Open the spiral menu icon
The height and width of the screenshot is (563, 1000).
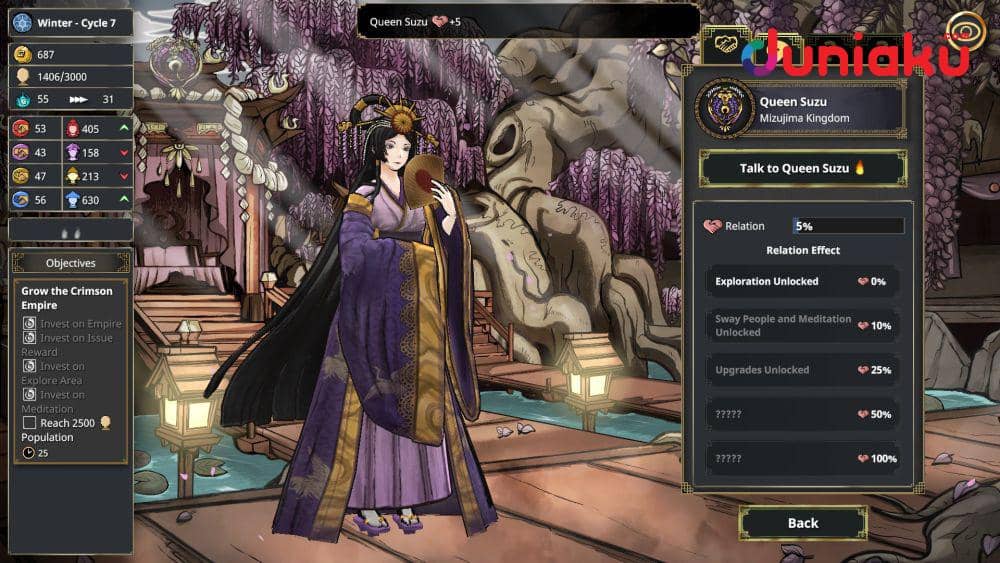click(x=965, y=32)
